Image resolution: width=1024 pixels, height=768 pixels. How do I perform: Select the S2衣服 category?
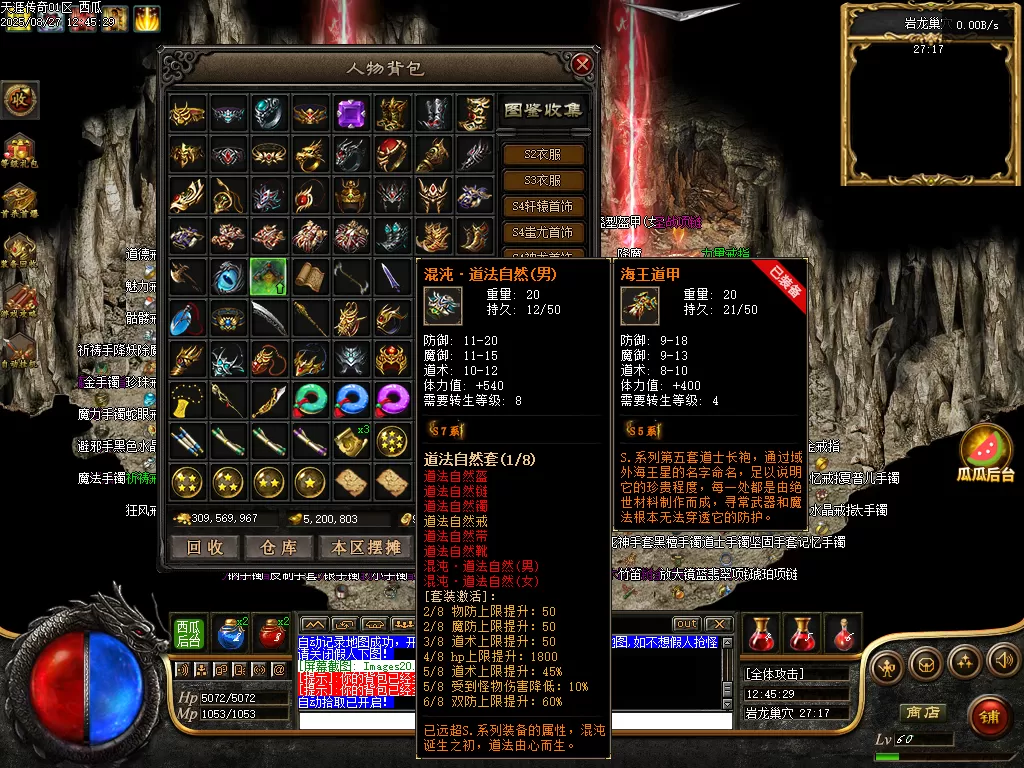pos(541,155)
